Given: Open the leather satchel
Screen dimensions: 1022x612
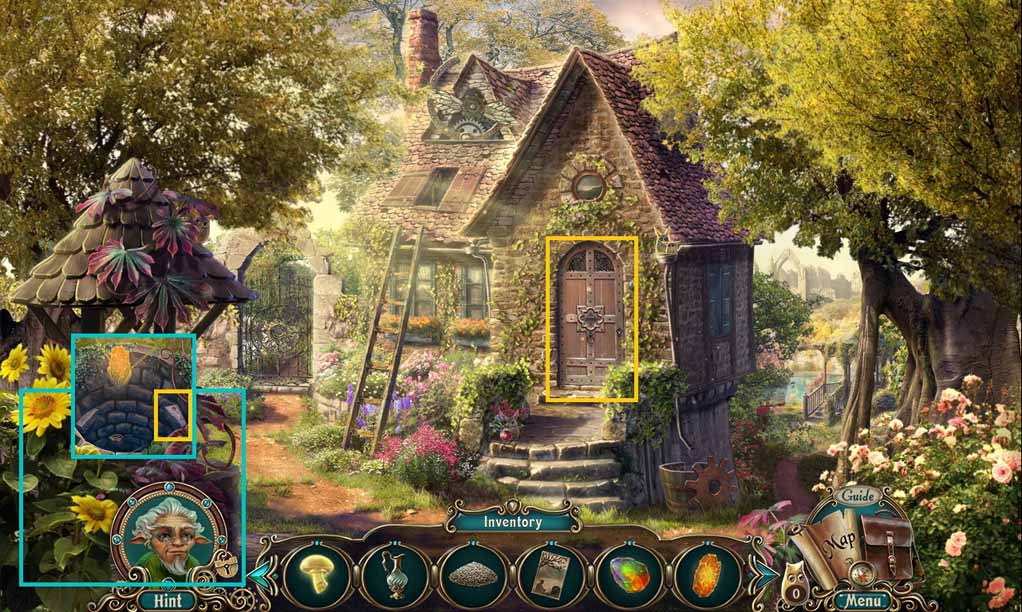Looking at the screenshot, I should pos(886,546).
